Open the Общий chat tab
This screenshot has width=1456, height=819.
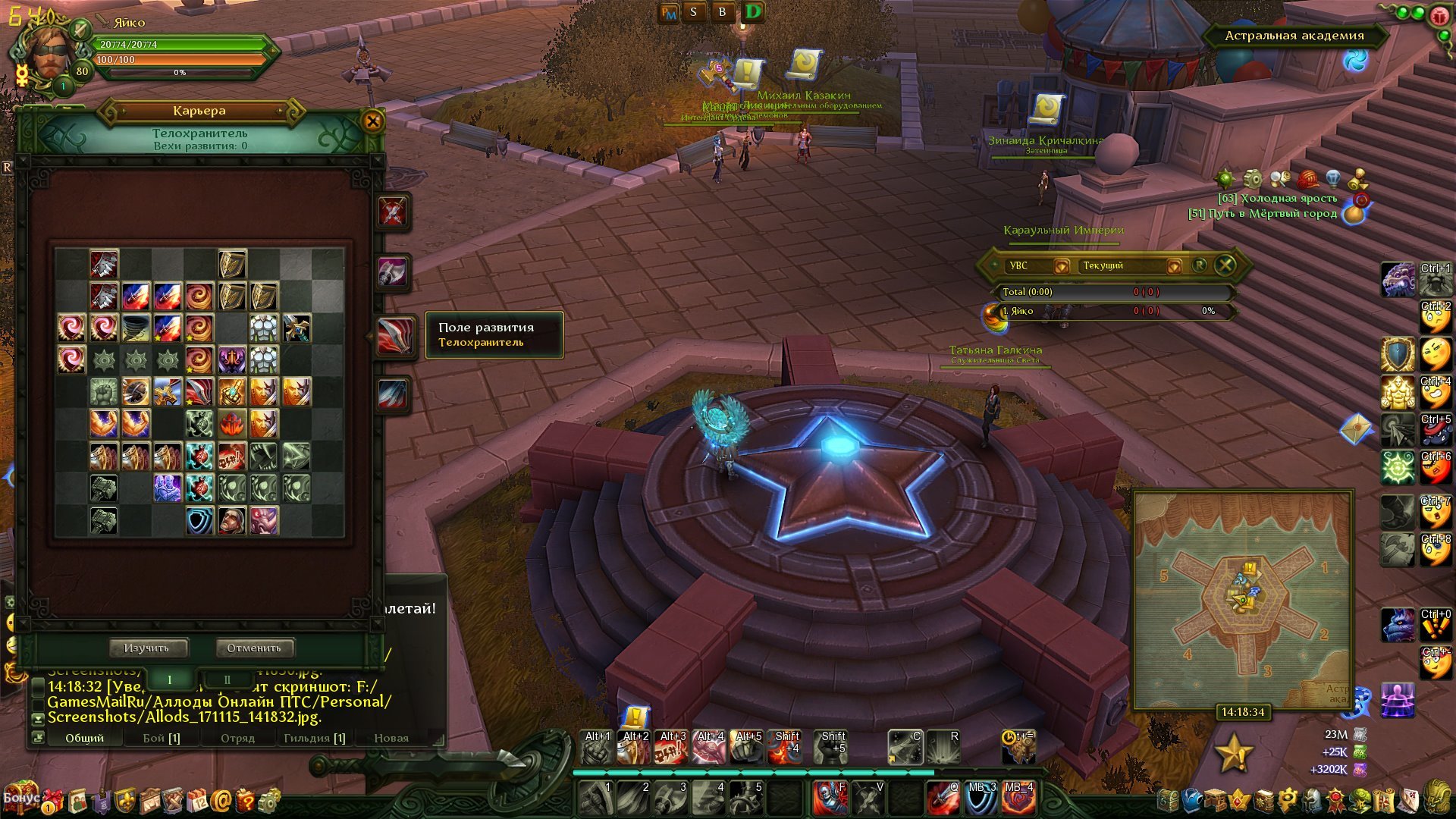[x=84, y=738]
